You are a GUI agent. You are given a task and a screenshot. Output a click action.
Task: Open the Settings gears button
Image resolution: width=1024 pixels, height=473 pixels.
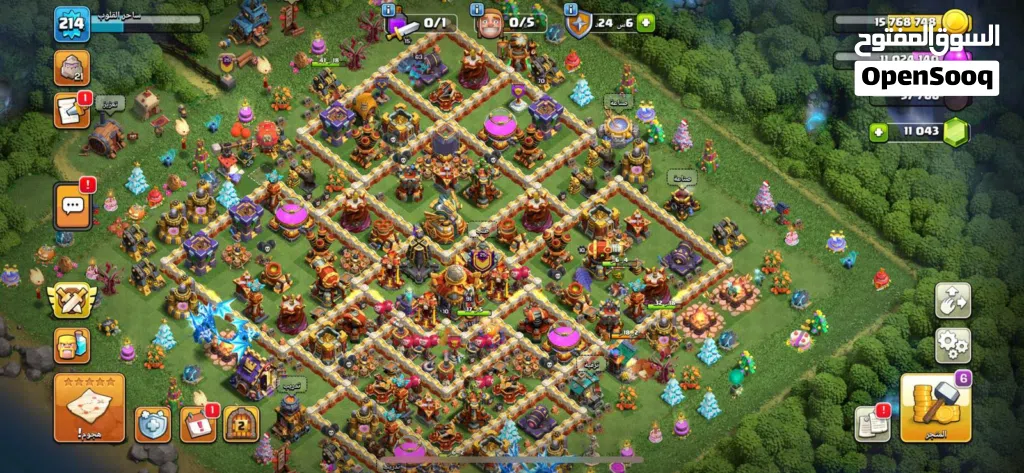pos(952,345)
